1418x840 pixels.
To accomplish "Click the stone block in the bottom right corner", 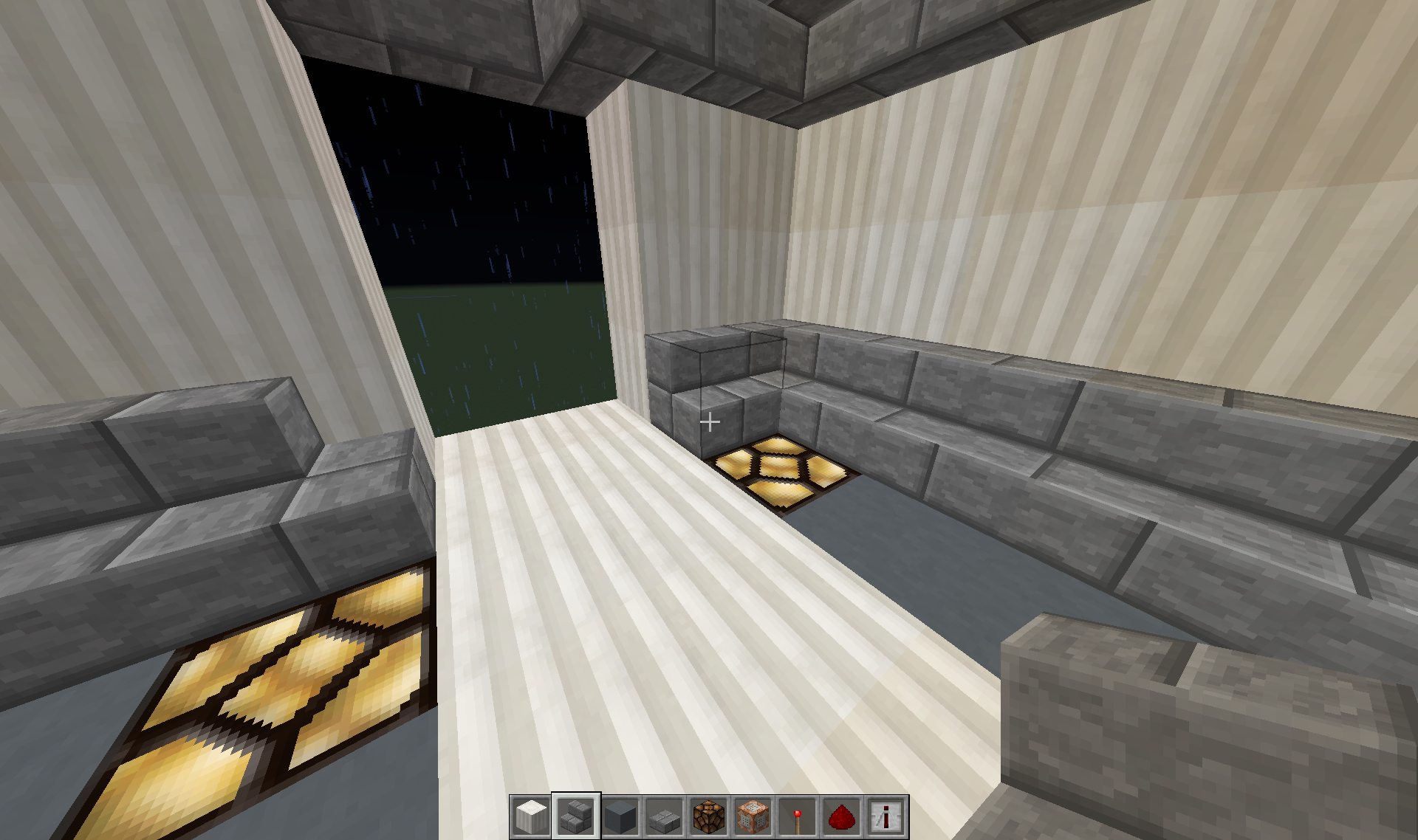I will (1219, 738).
